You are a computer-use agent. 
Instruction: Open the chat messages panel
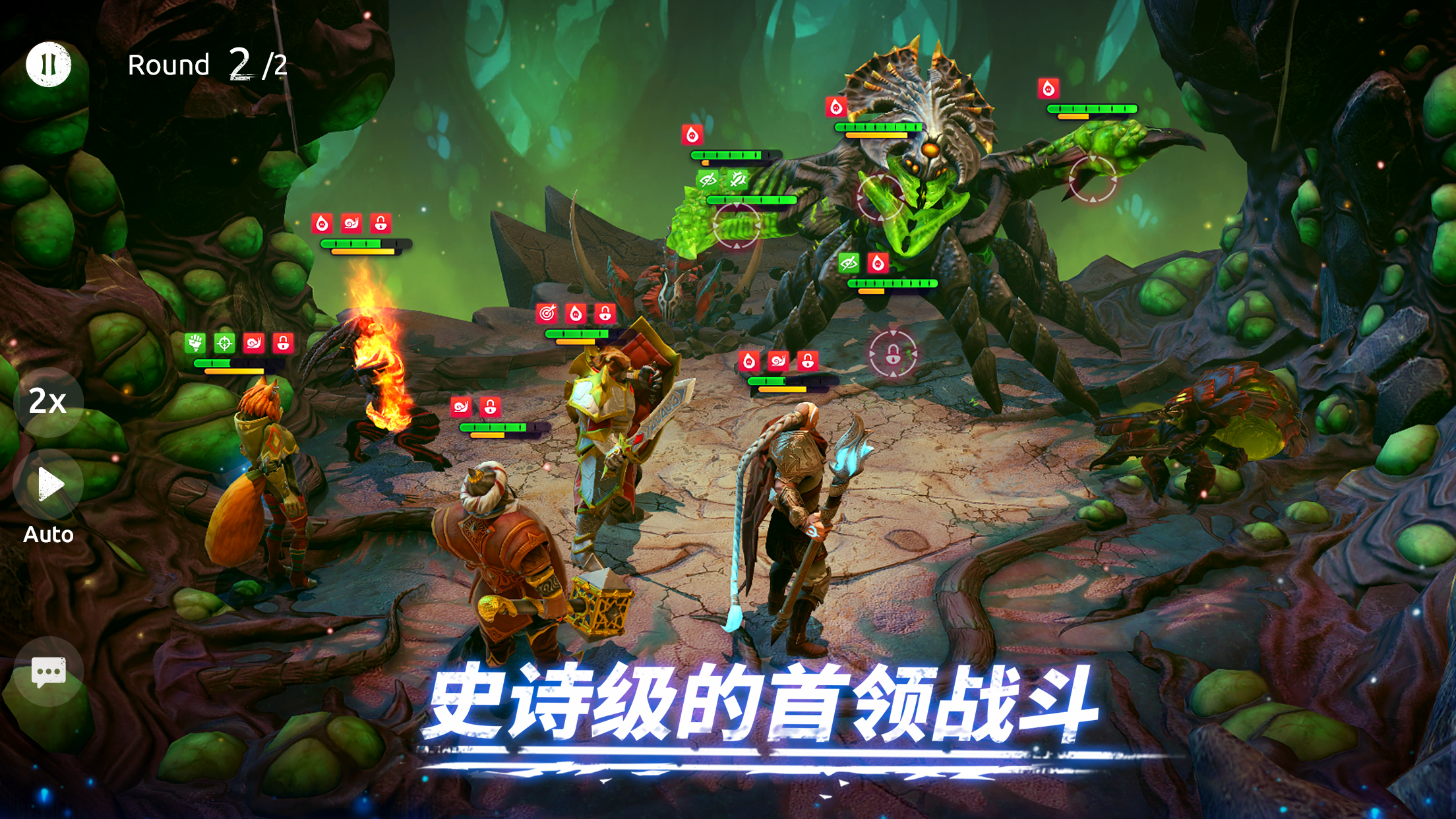(47, 672)
